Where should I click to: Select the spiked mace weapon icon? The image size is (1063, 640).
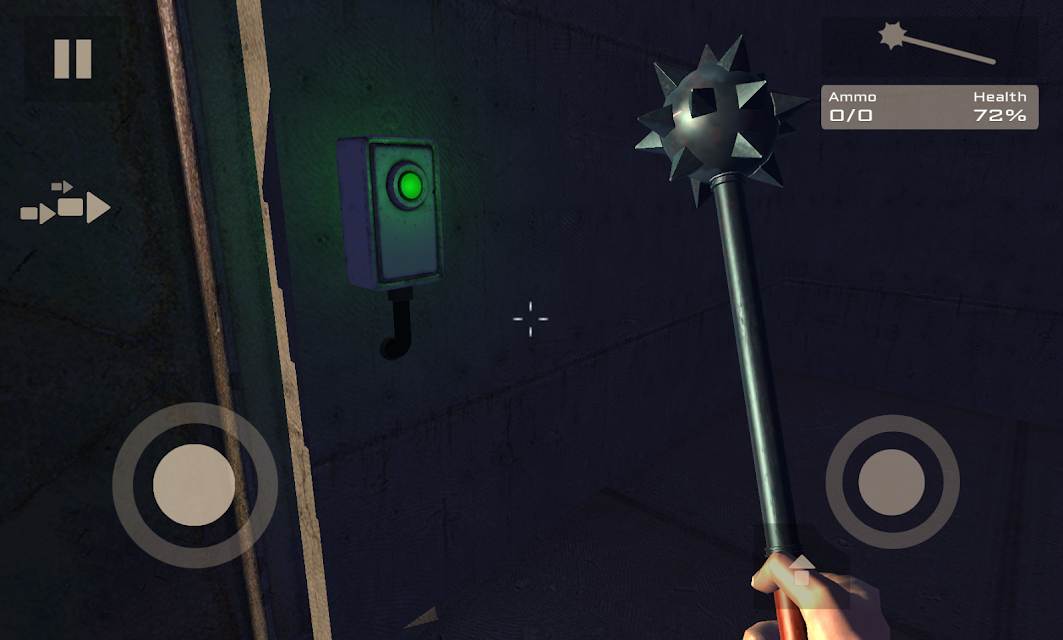click(x=935, y=44)
